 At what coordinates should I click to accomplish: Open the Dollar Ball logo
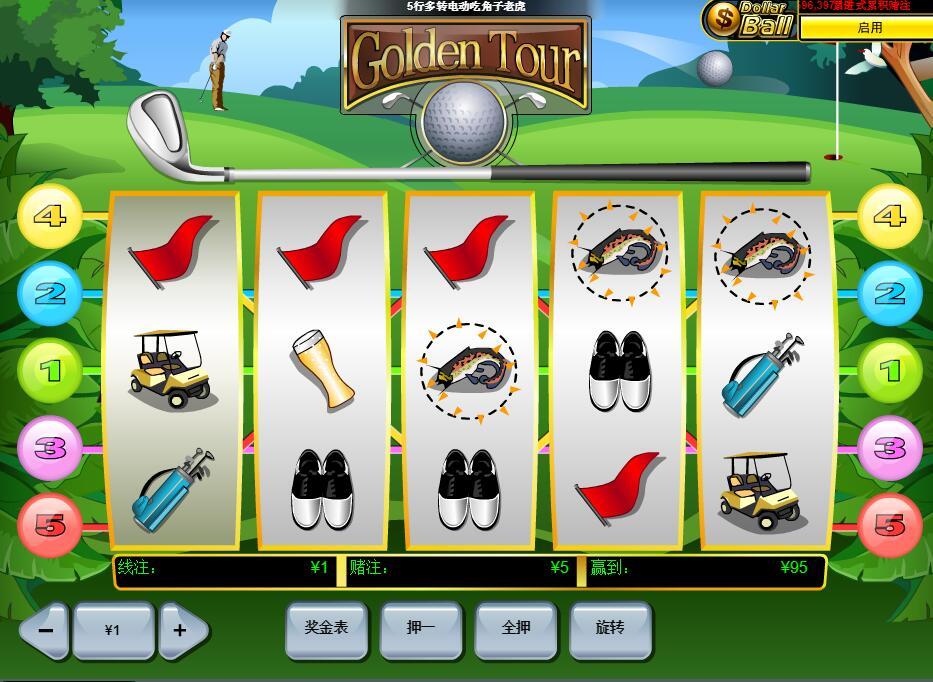[x=750, y=19]
